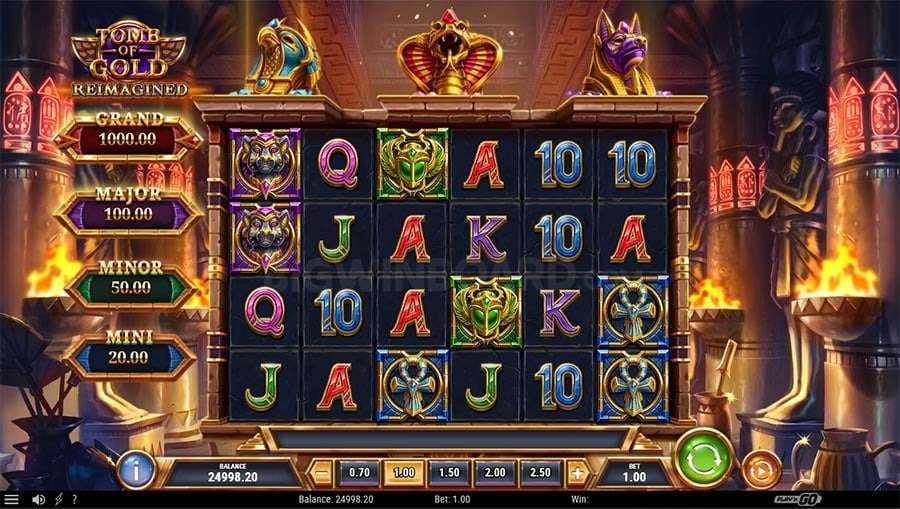Start autoplay with the orange button

761,469
